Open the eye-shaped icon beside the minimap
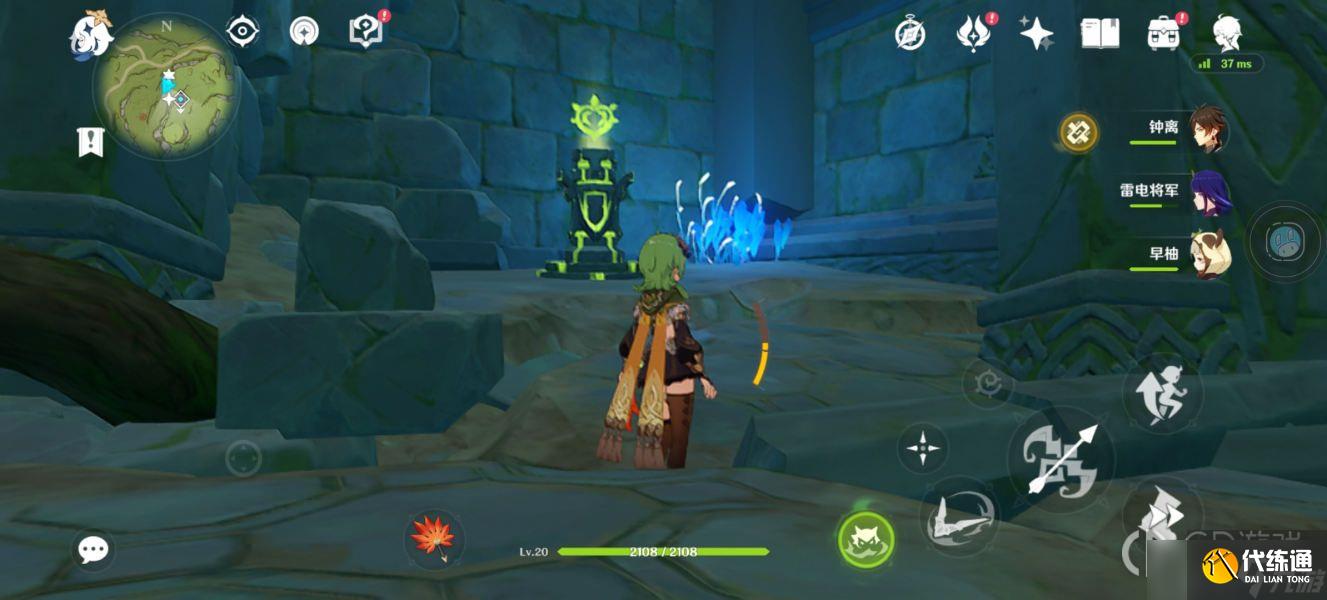Screen dimensions: 1327x600 [243, 32]
